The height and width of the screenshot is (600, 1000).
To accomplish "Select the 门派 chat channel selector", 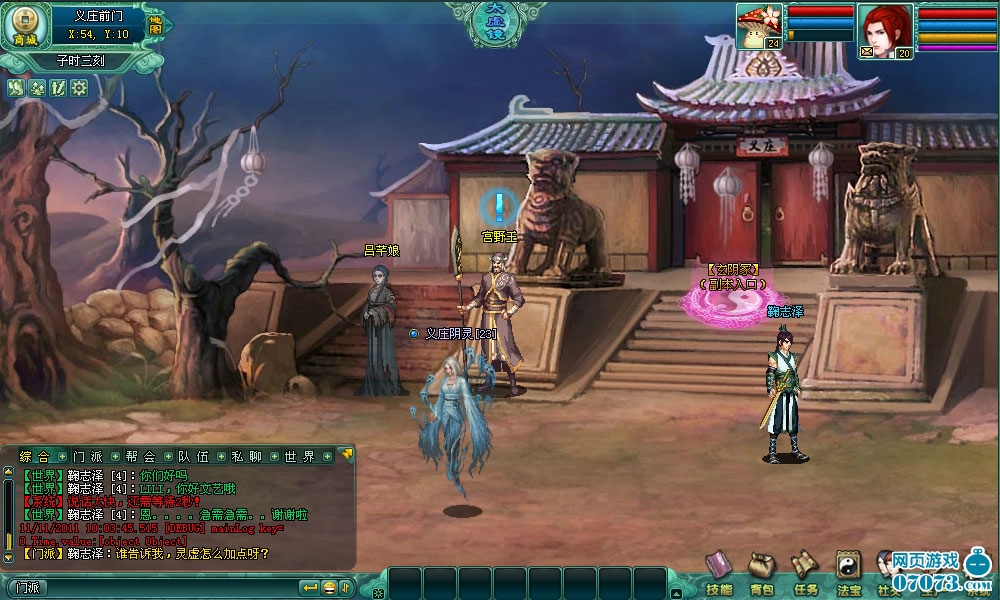I will coord(28,587).
